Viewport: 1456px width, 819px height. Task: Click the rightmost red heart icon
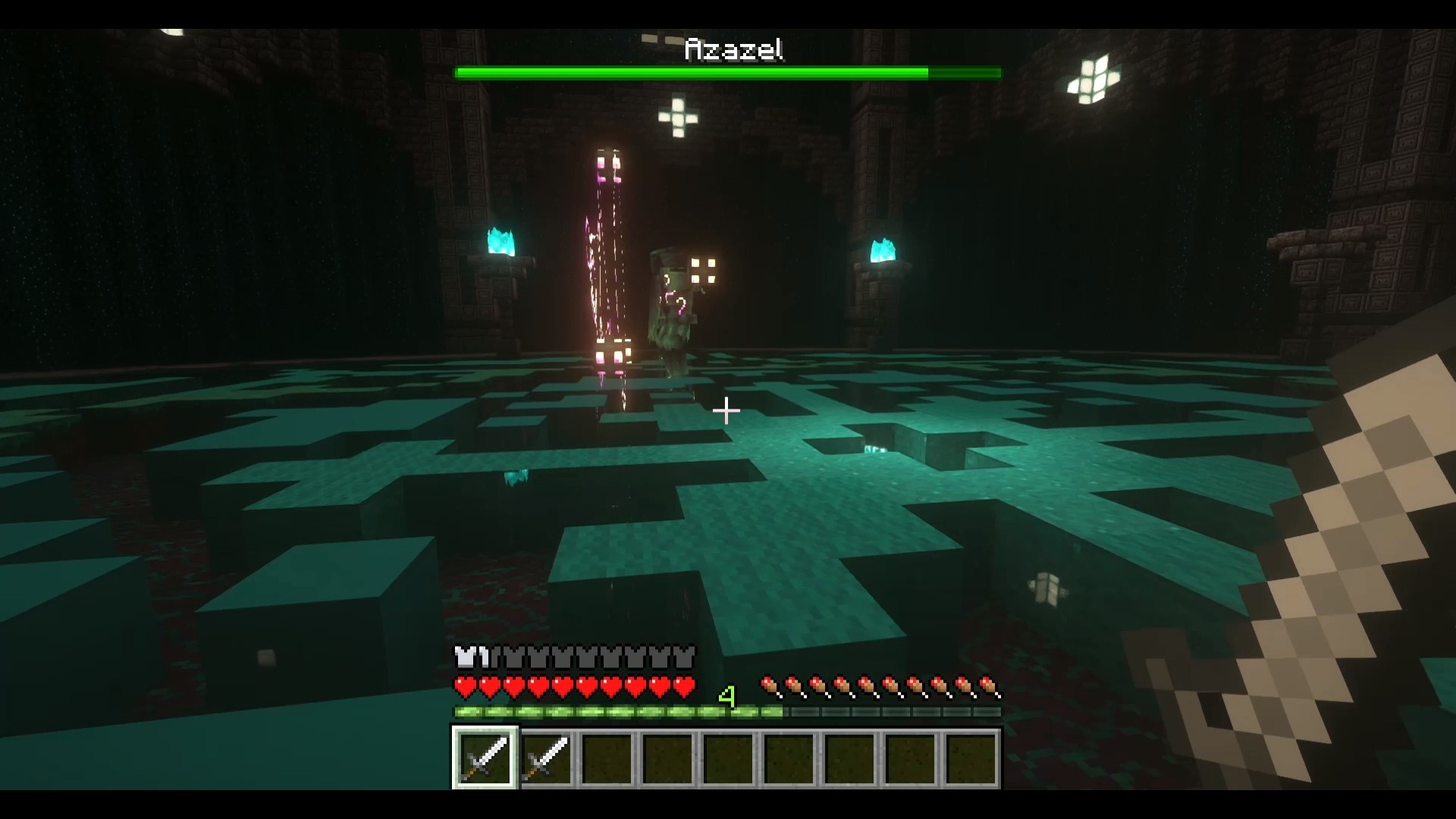(x=685, y=685)
